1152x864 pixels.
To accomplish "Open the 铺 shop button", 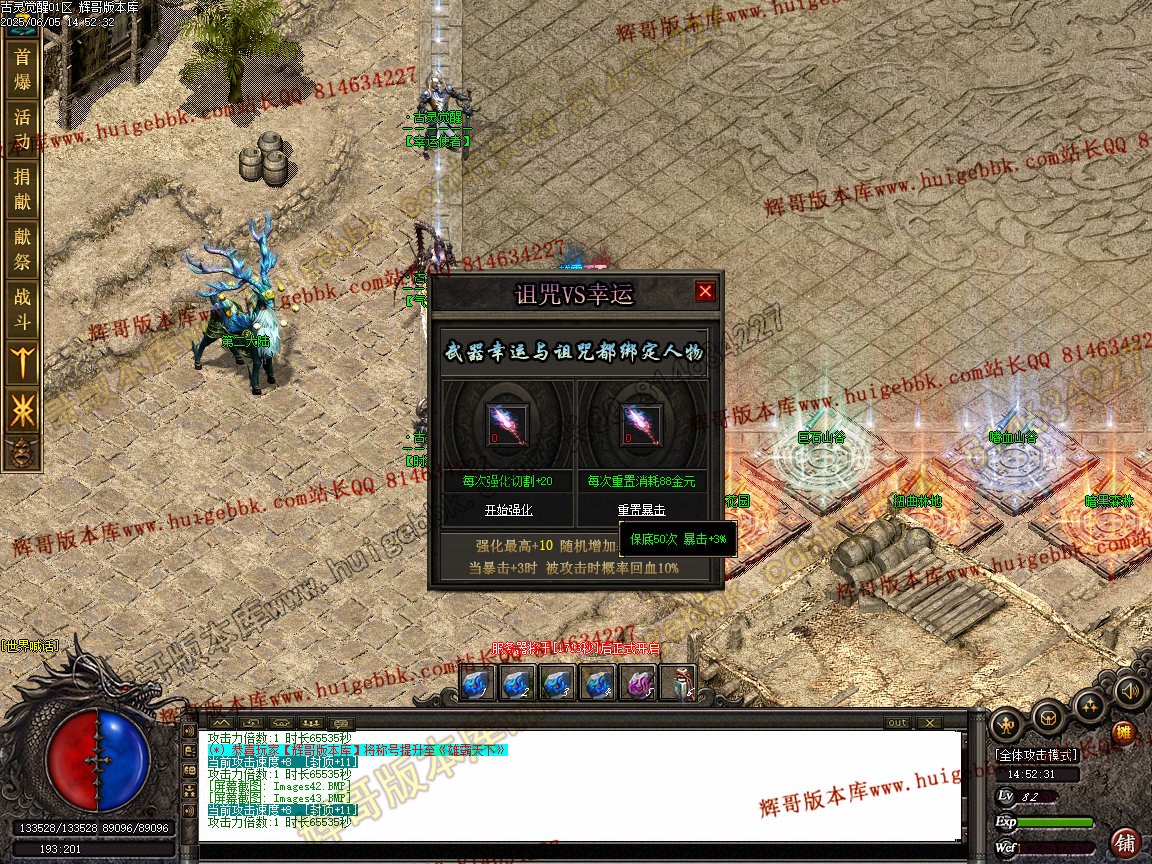I will (1126, 842).
